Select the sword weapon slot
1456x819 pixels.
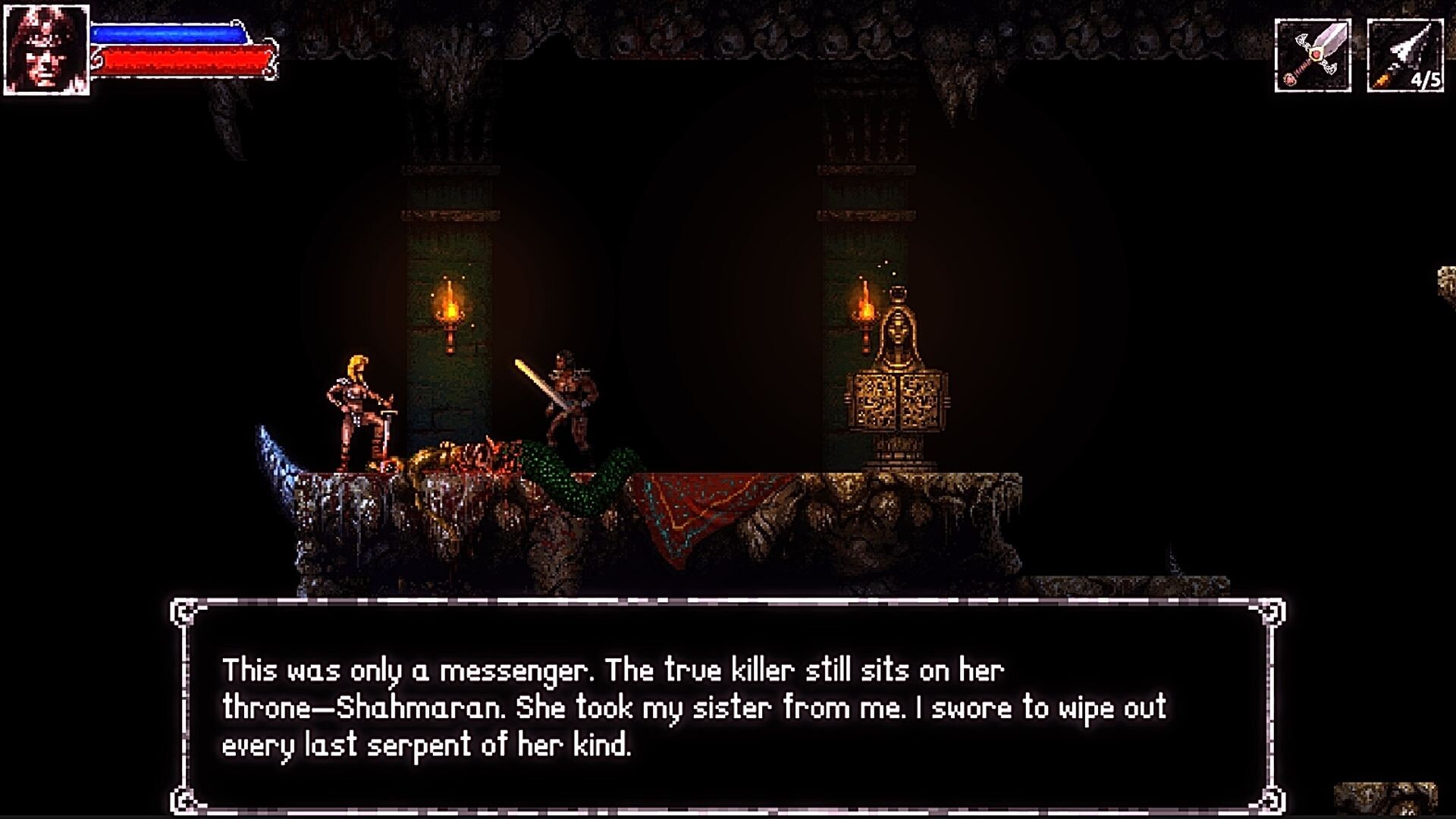(x=1313, y=56)
